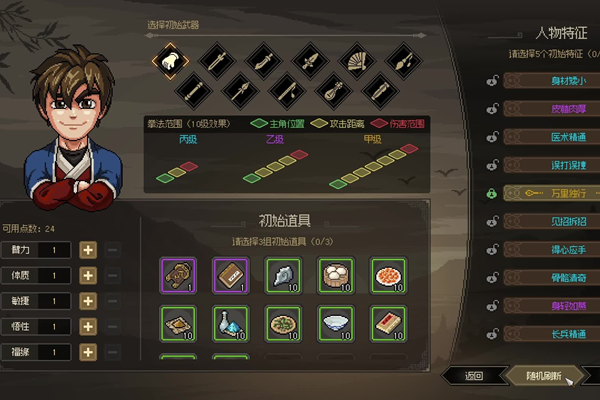Select the fist weapon icon
600x400 pixels.
171,60
